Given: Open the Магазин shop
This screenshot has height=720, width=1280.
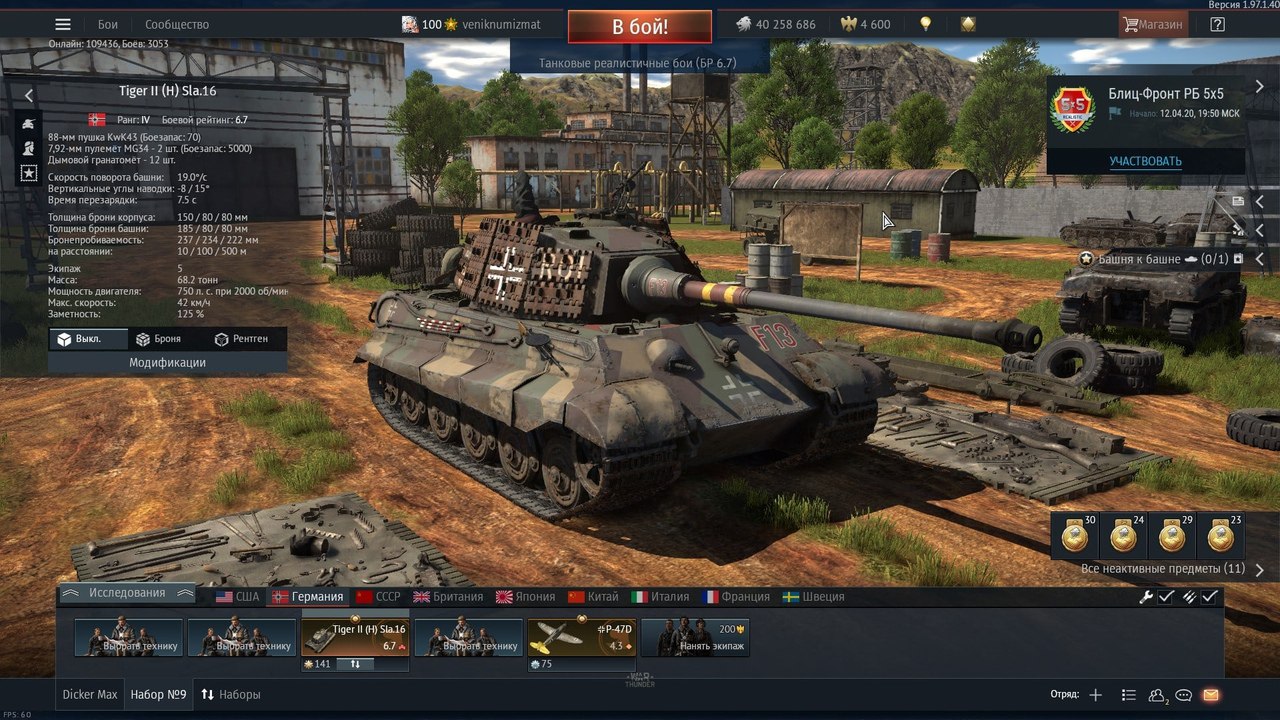Looking at the screenshot, I should point(1153,24).
